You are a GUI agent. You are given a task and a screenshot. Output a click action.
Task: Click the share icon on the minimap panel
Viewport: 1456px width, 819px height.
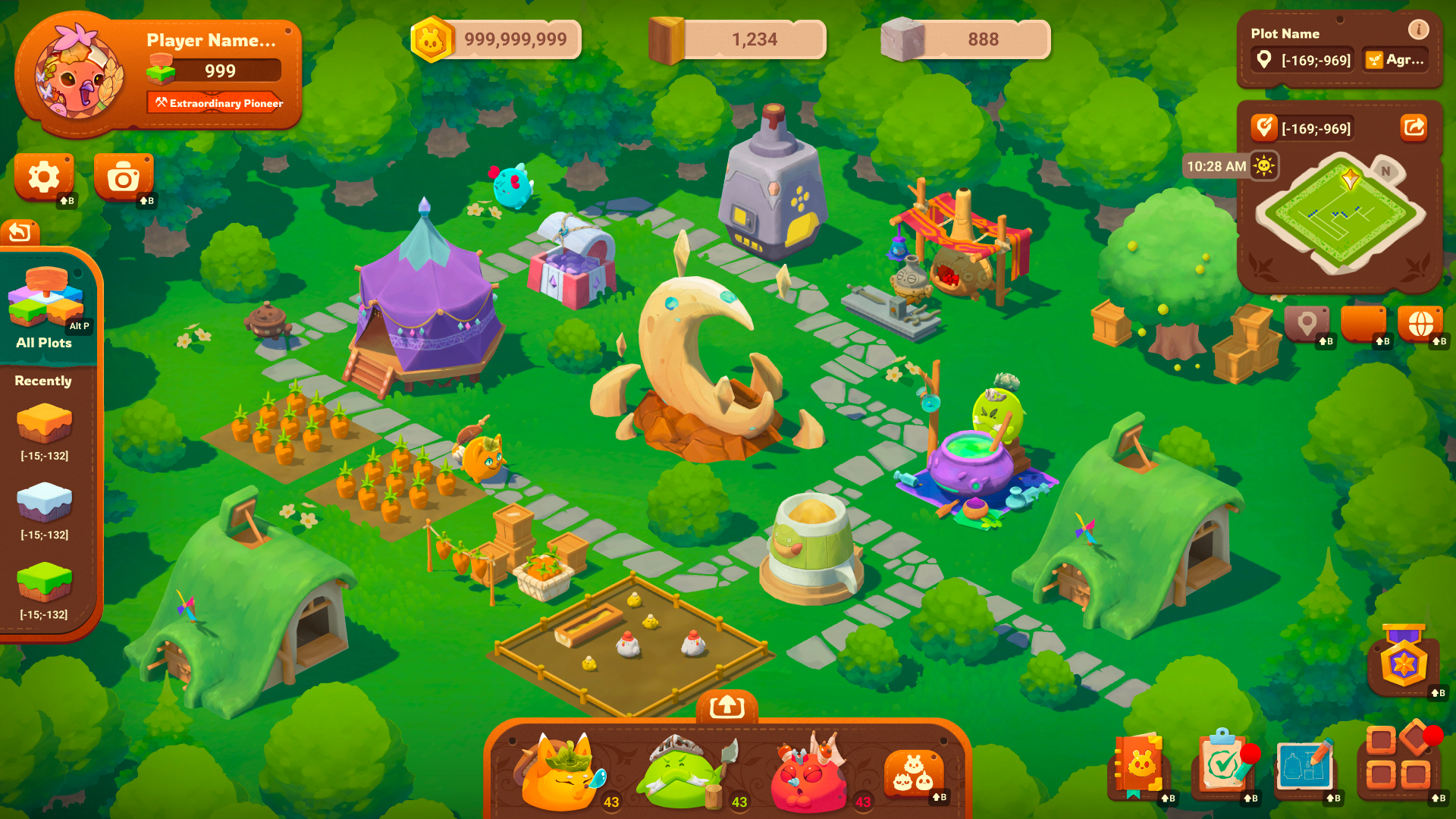(x=1414, y=127)
